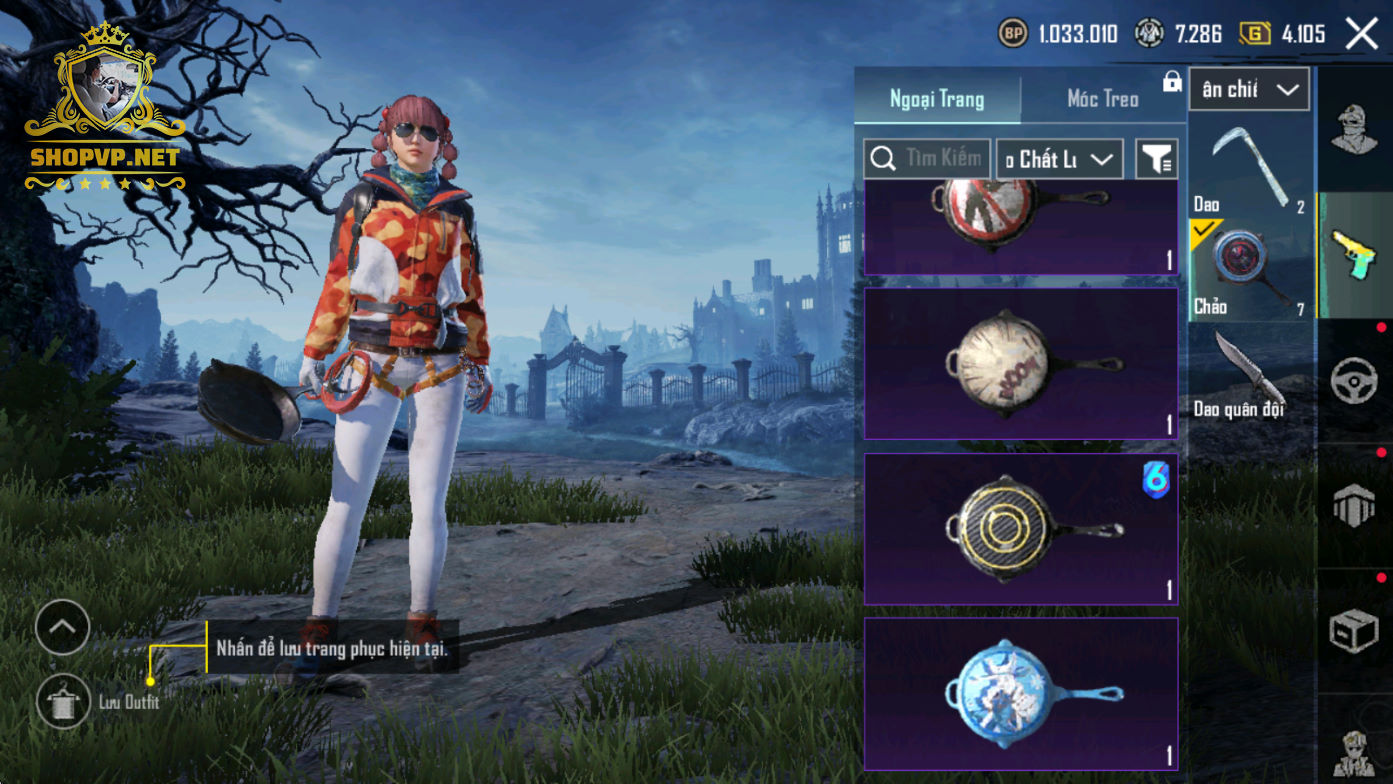Switch to the Ngoại Trang tab
Image resolution: width=1393 pixels, height=784 pixels.
(937, 99)
